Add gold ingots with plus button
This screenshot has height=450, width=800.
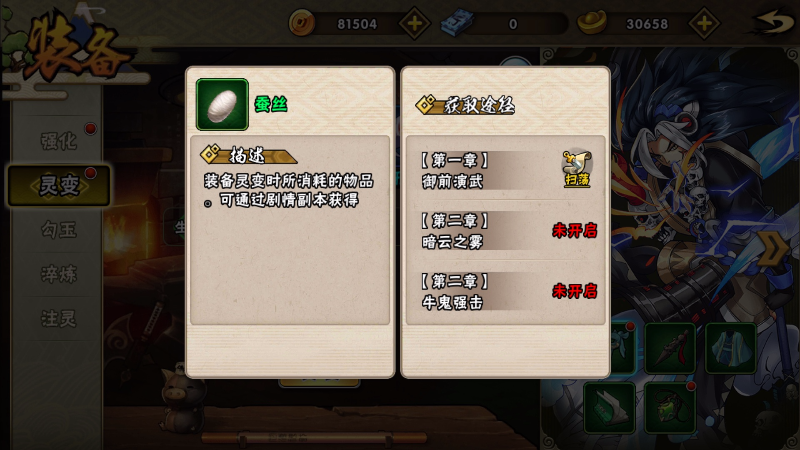(x=704, y=23)
